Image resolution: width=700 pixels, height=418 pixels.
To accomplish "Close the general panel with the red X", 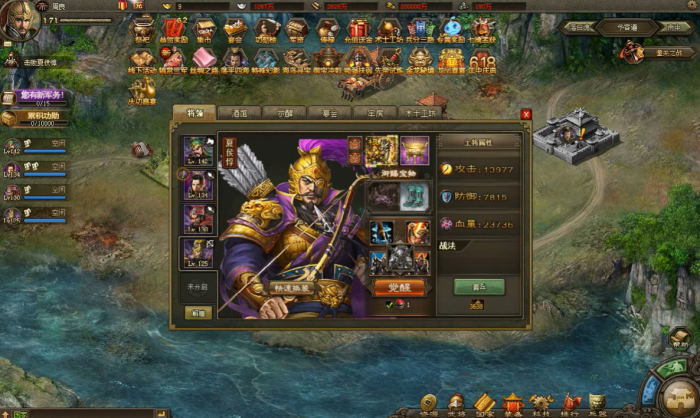I will (526, 114).
